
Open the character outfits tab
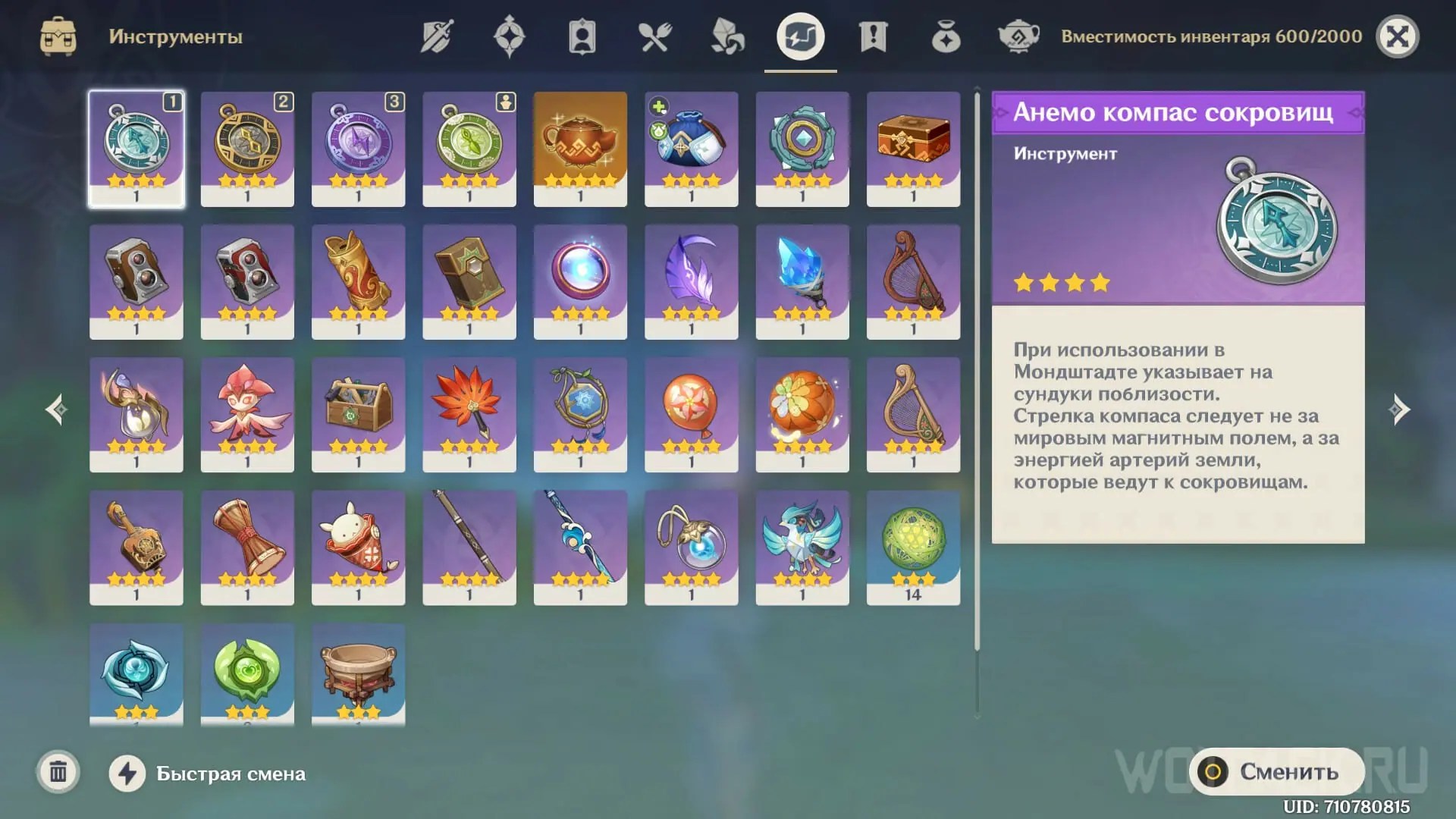[x=581, y=36]
